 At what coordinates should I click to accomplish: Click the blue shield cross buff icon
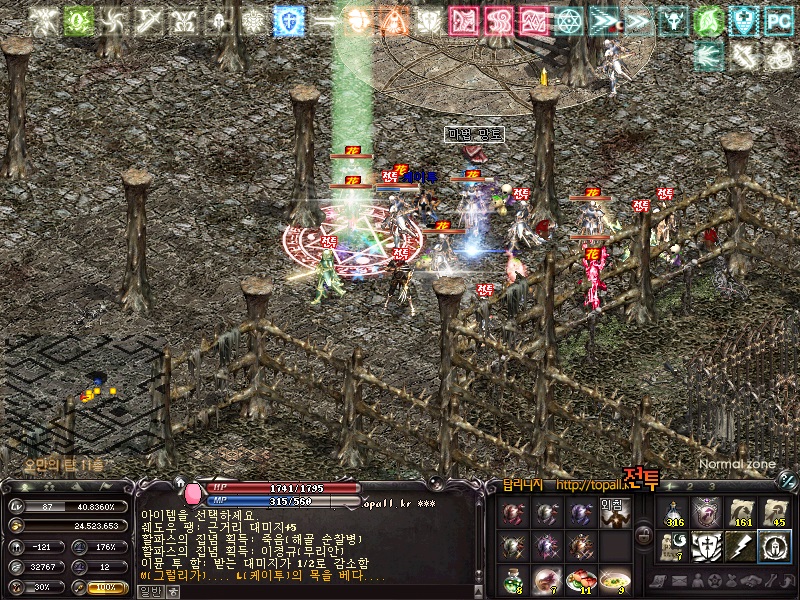coord(289,20)
